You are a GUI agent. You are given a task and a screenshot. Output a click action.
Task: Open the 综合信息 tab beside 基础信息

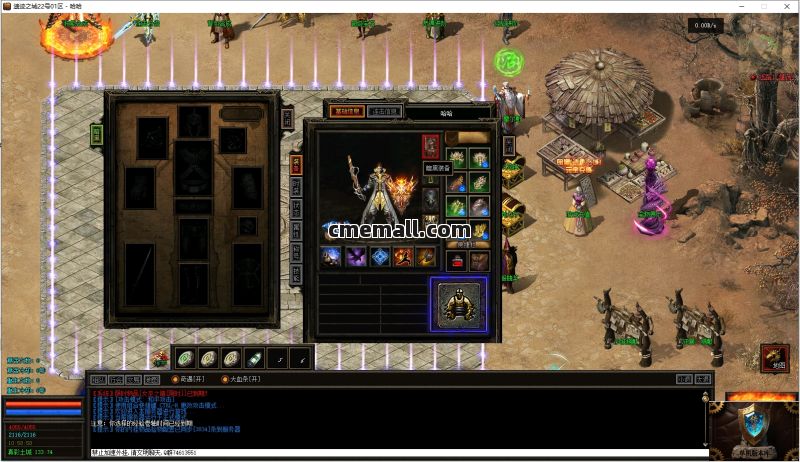click(384, 111)
